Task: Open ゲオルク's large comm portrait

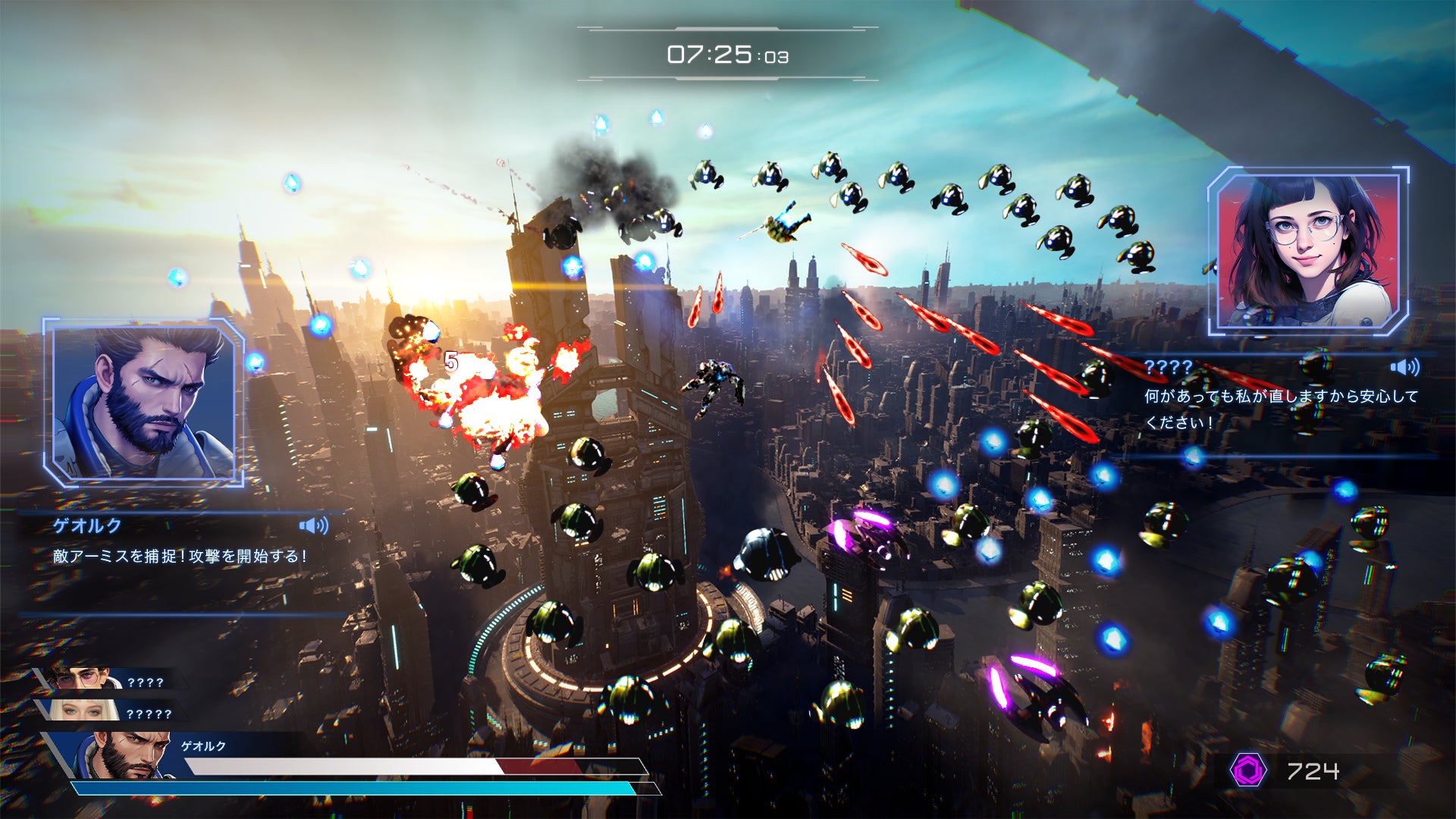Action: pos(144,402)
